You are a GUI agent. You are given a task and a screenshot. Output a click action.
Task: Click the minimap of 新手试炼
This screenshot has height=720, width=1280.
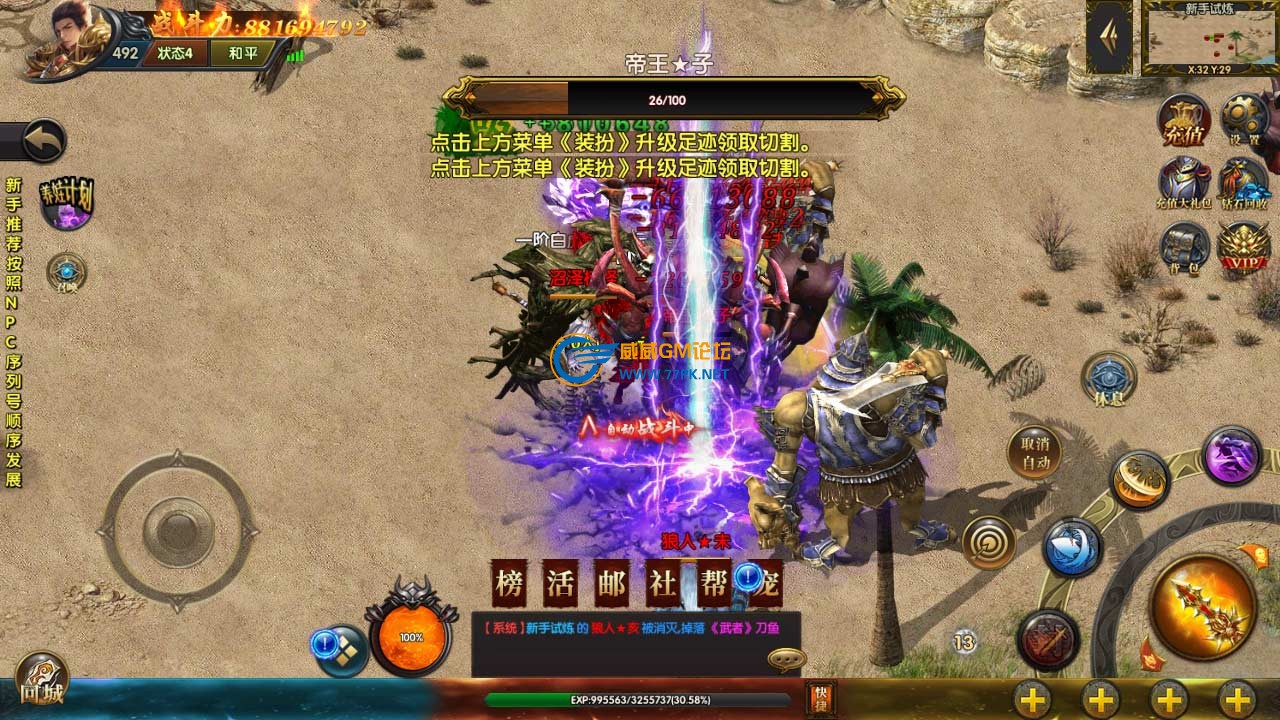(1210, 38)
